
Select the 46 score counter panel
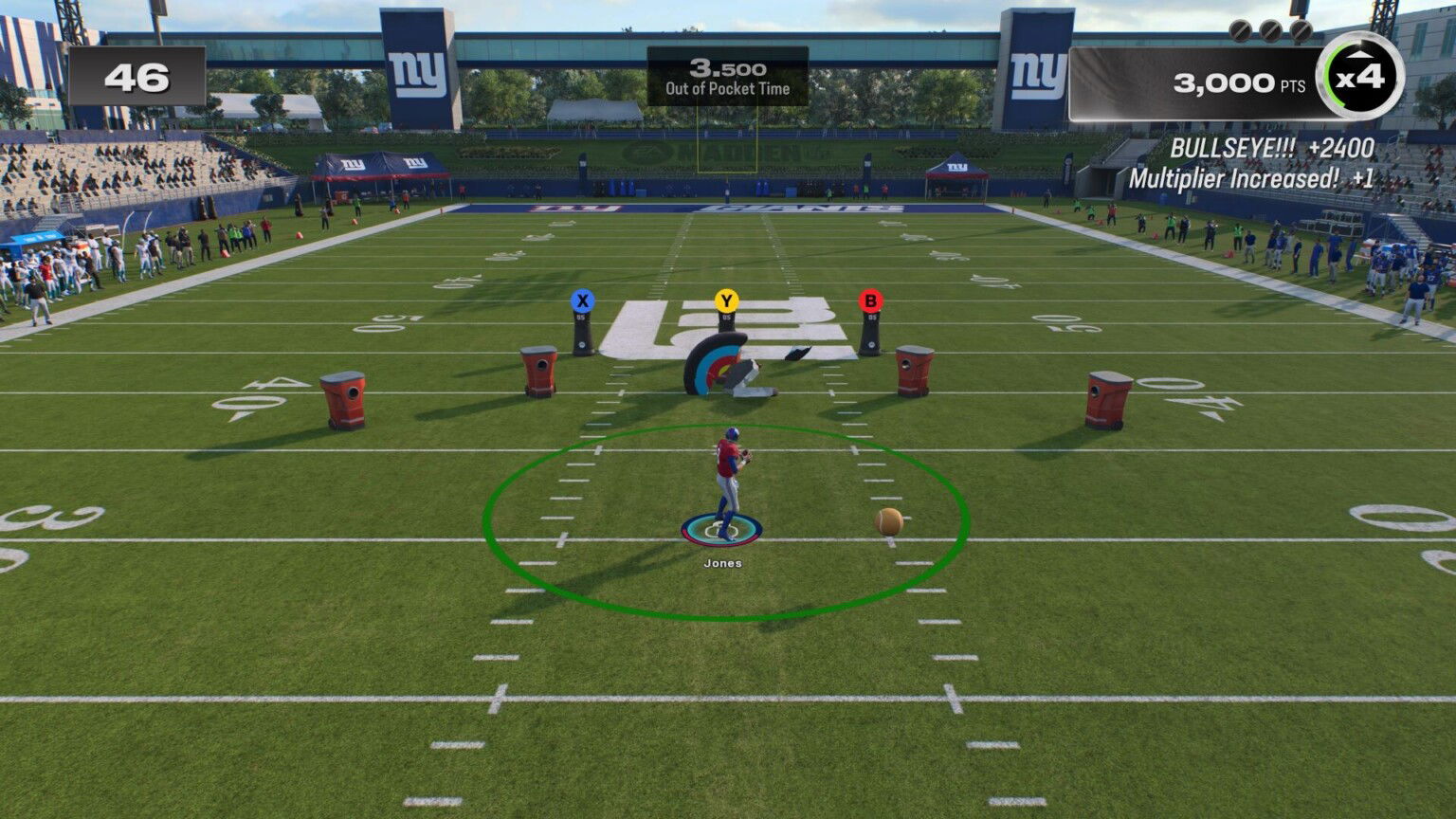(137, 76)
